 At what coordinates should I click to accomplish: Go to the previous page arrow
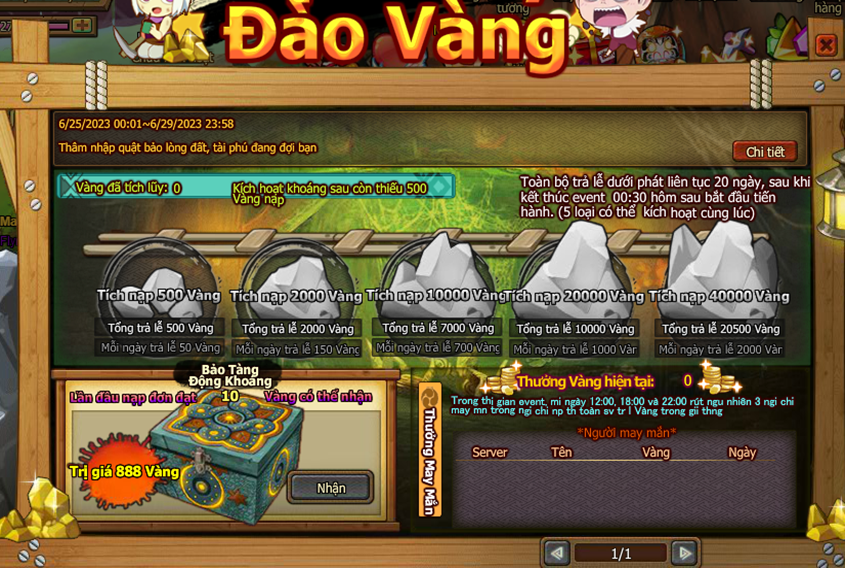(556, 553)
